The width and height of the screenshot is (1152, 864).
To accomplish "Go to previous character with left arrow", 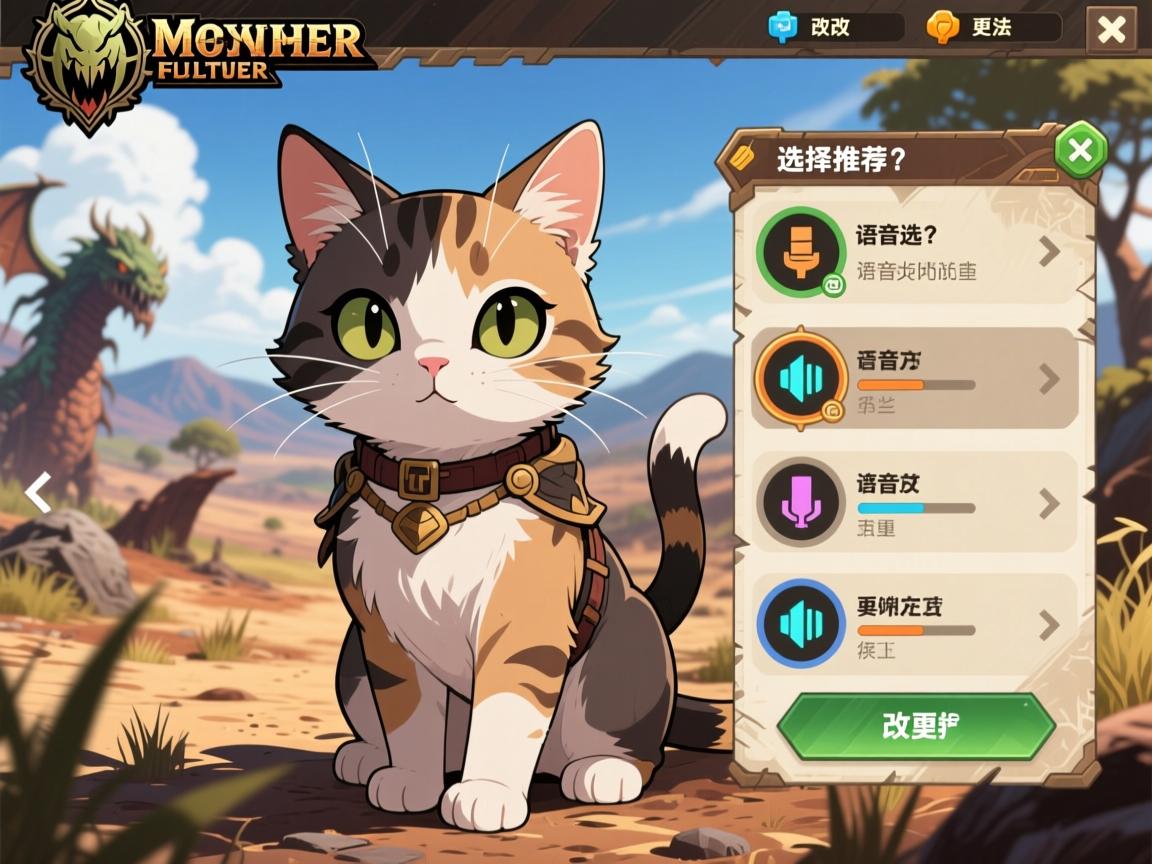I will [x=38, y=493].
